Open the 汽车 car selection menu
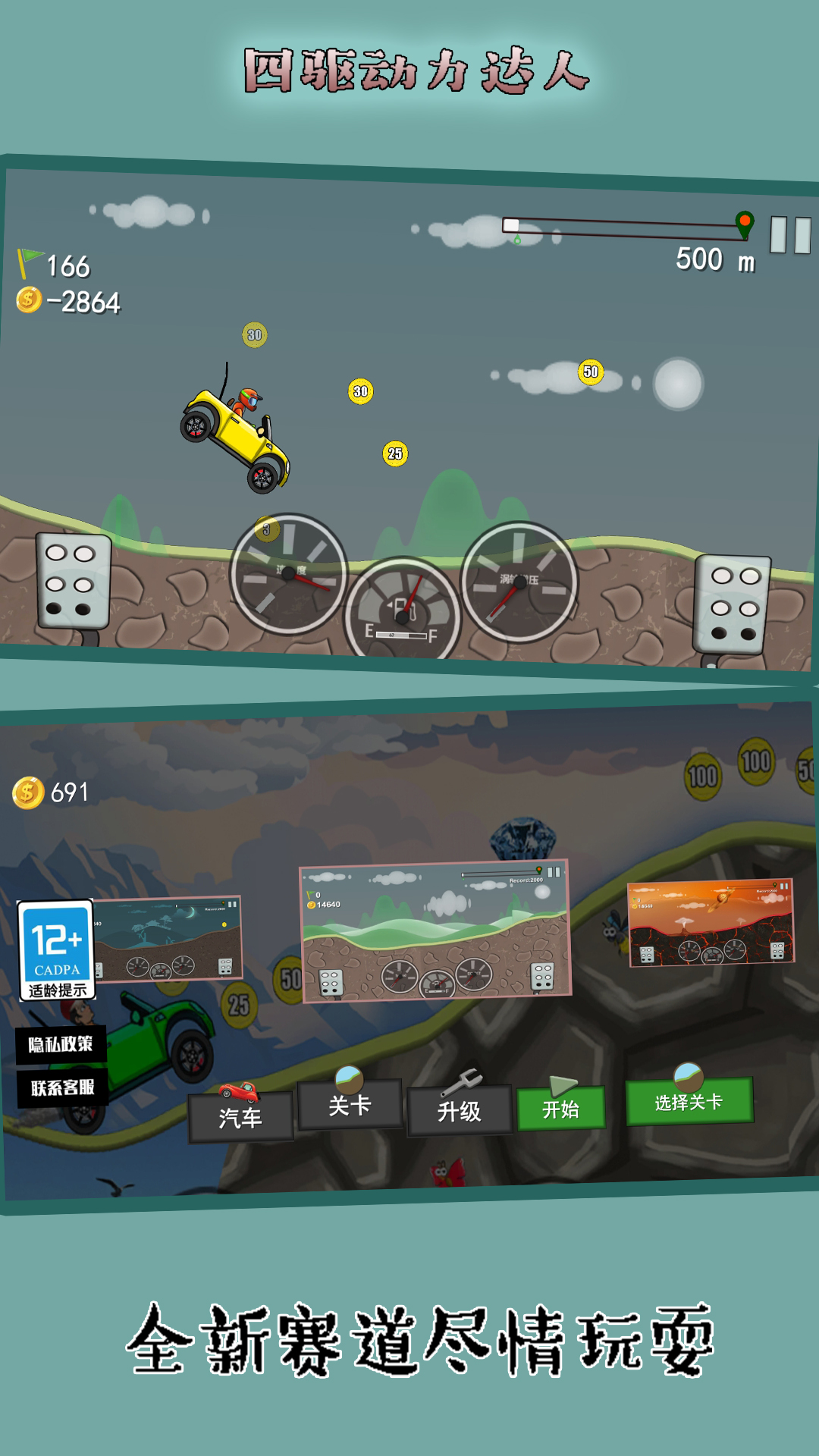Screen dimensions: 819x1456 click(x=240, y=1116)
